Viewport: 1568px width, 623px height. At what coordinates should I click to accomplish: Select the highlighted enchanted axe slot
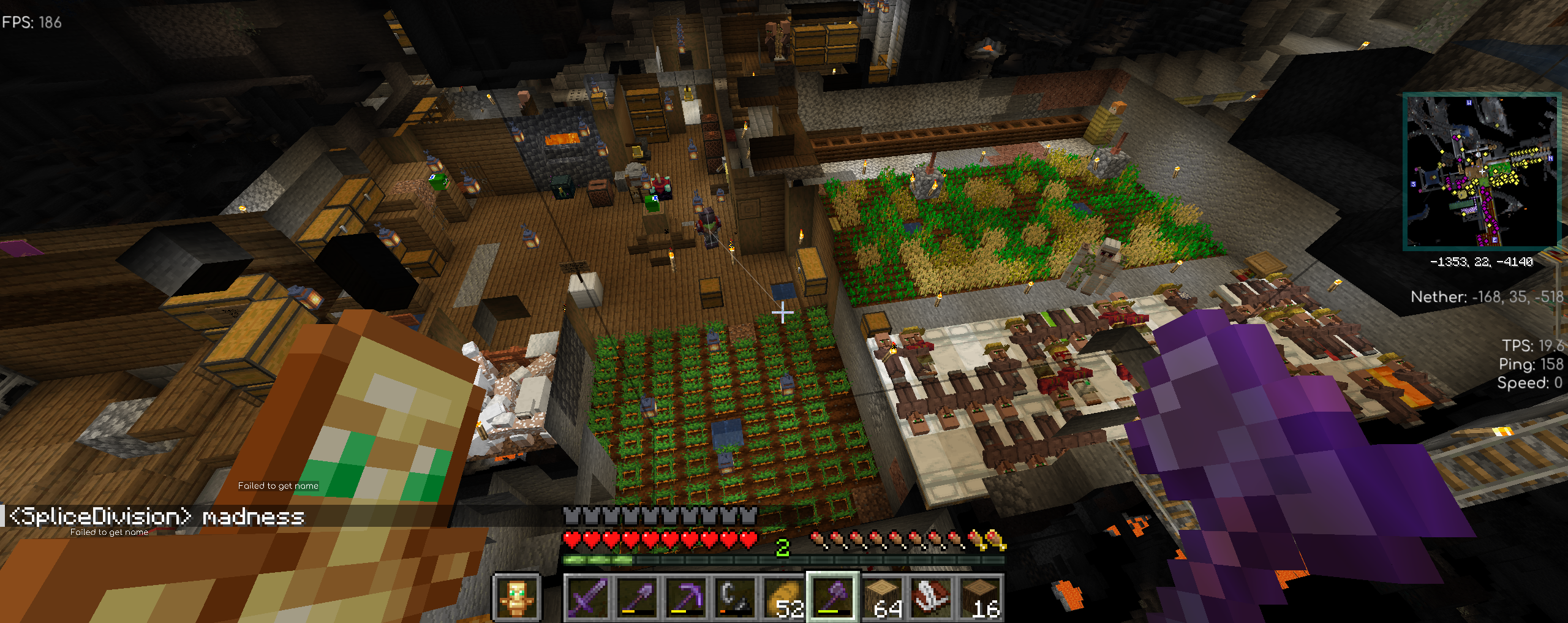point(832,597)
